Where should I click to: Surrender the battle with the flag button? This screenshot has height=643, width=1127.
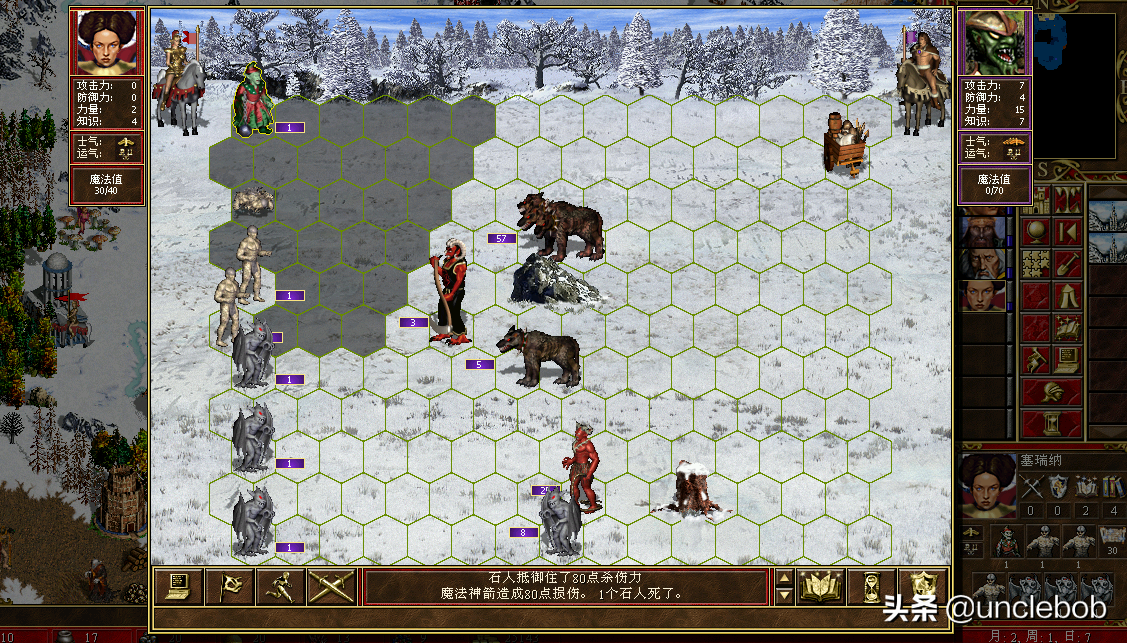230,587
